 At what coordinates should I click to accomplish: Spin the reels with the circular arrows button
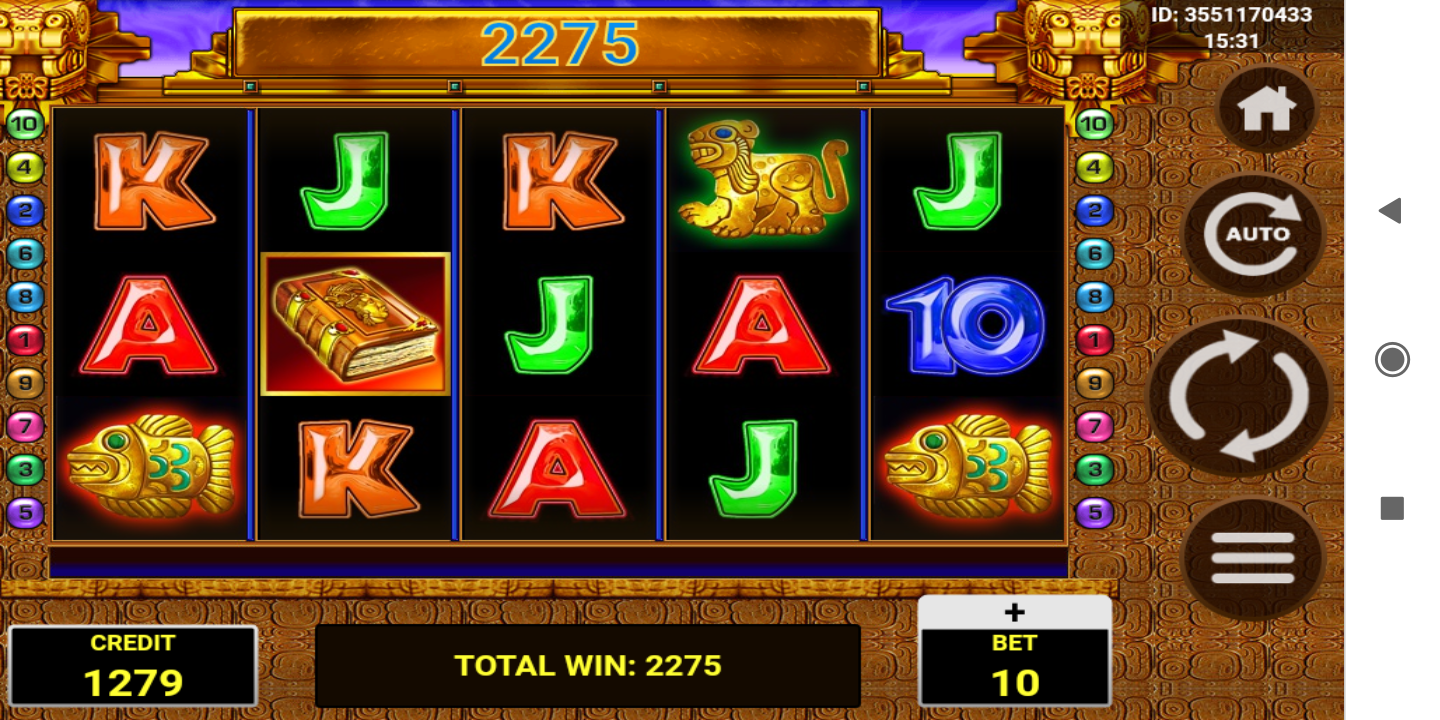[x=1240, y=397]
